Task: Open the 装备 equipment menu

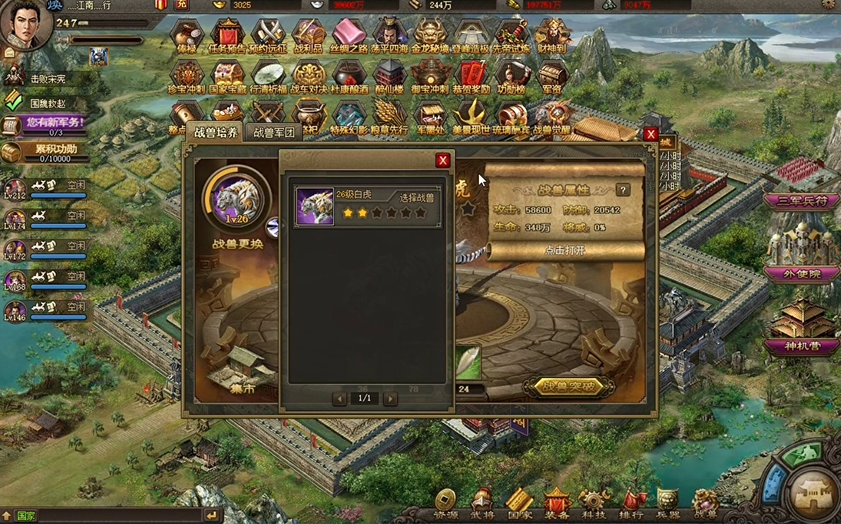Action: click(555, 502)
